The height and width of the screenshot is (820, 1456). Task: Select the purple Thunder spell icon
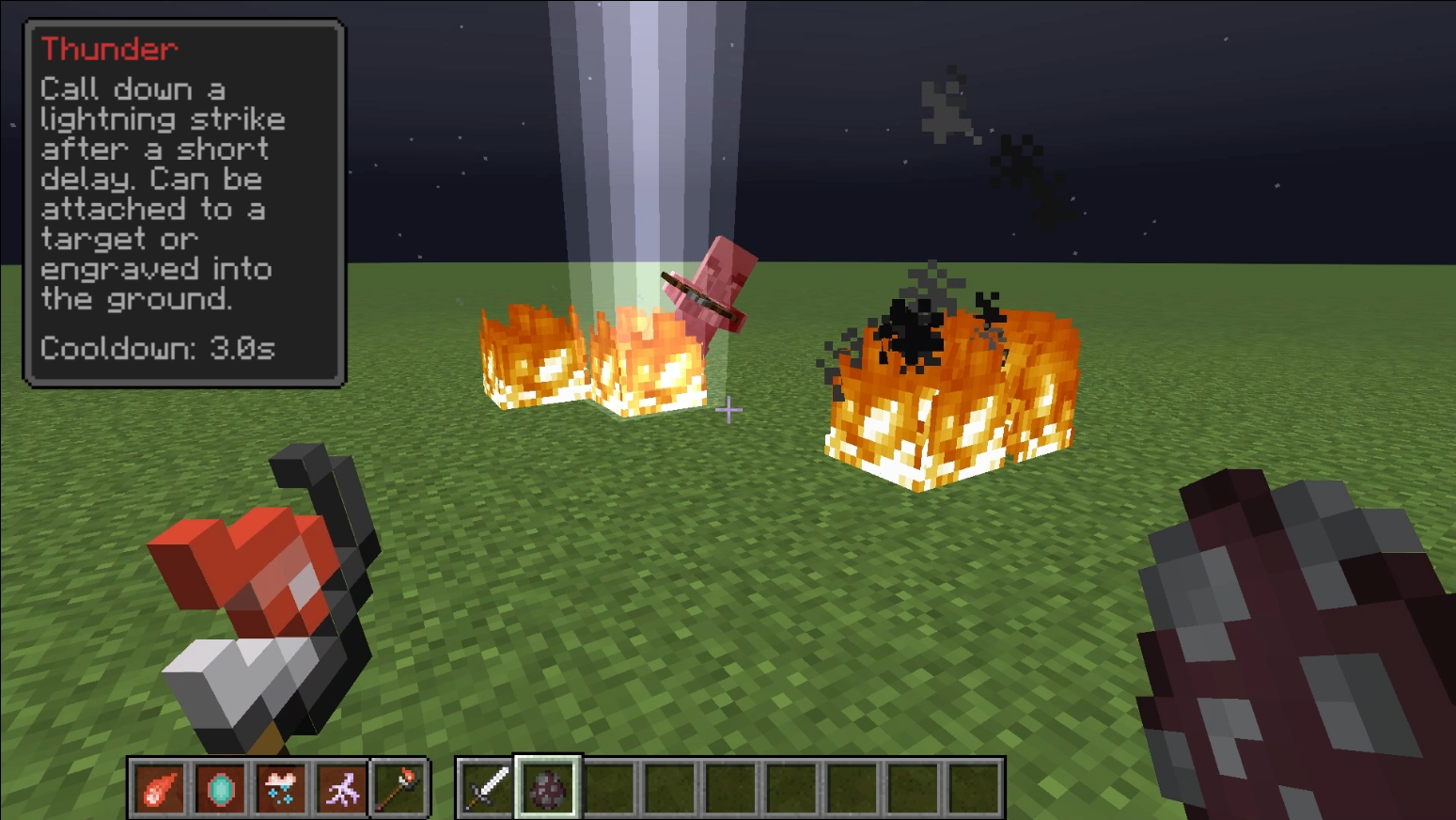tap(342, 788)
